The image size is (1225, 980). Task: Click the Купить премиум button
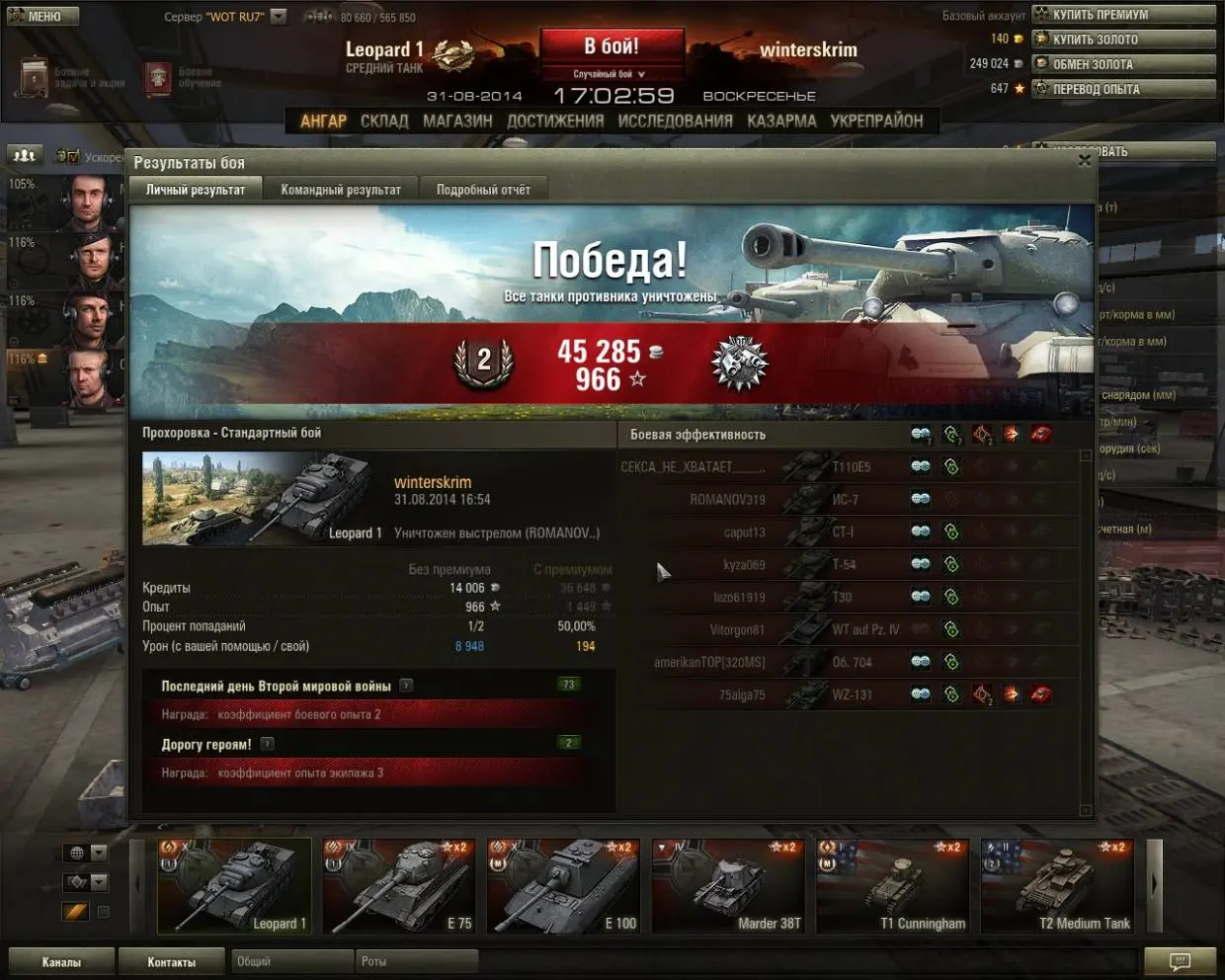pyautogui.click(x=1123, y=14)
